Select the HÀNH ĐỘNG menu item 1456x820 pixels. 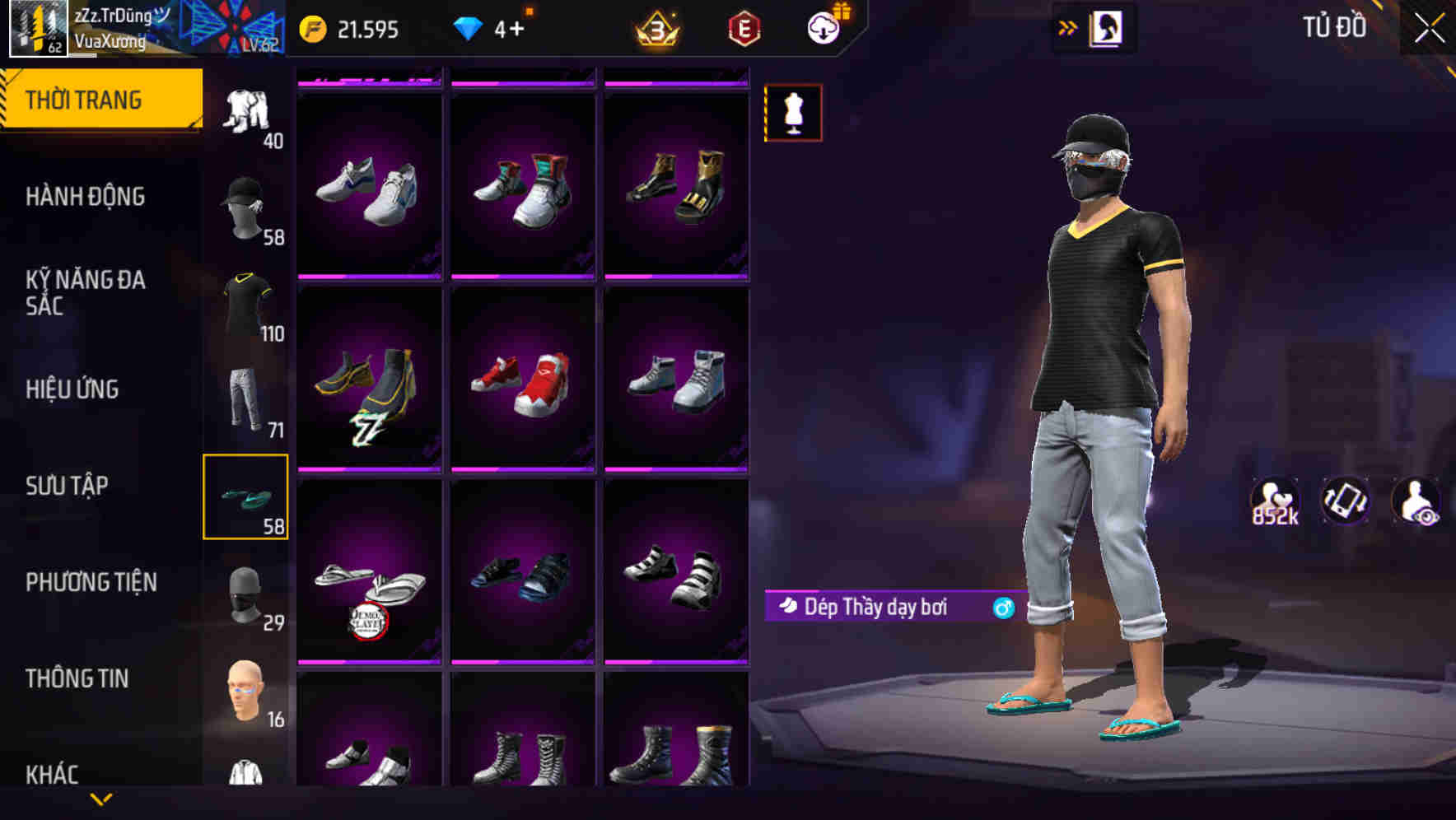pos(86,196)
